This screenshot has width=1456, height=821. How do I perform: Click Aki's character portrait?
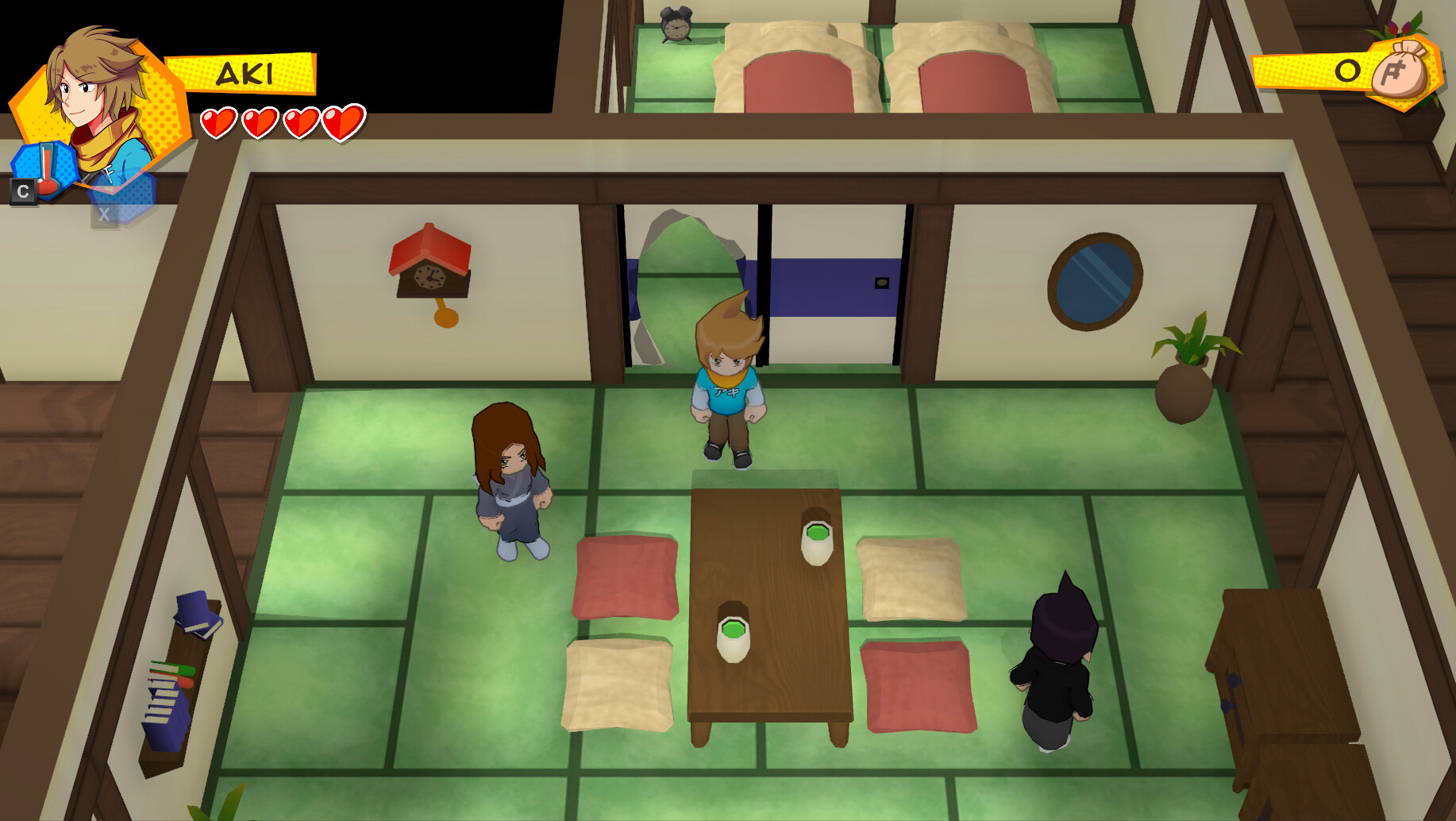click(95, 87)
